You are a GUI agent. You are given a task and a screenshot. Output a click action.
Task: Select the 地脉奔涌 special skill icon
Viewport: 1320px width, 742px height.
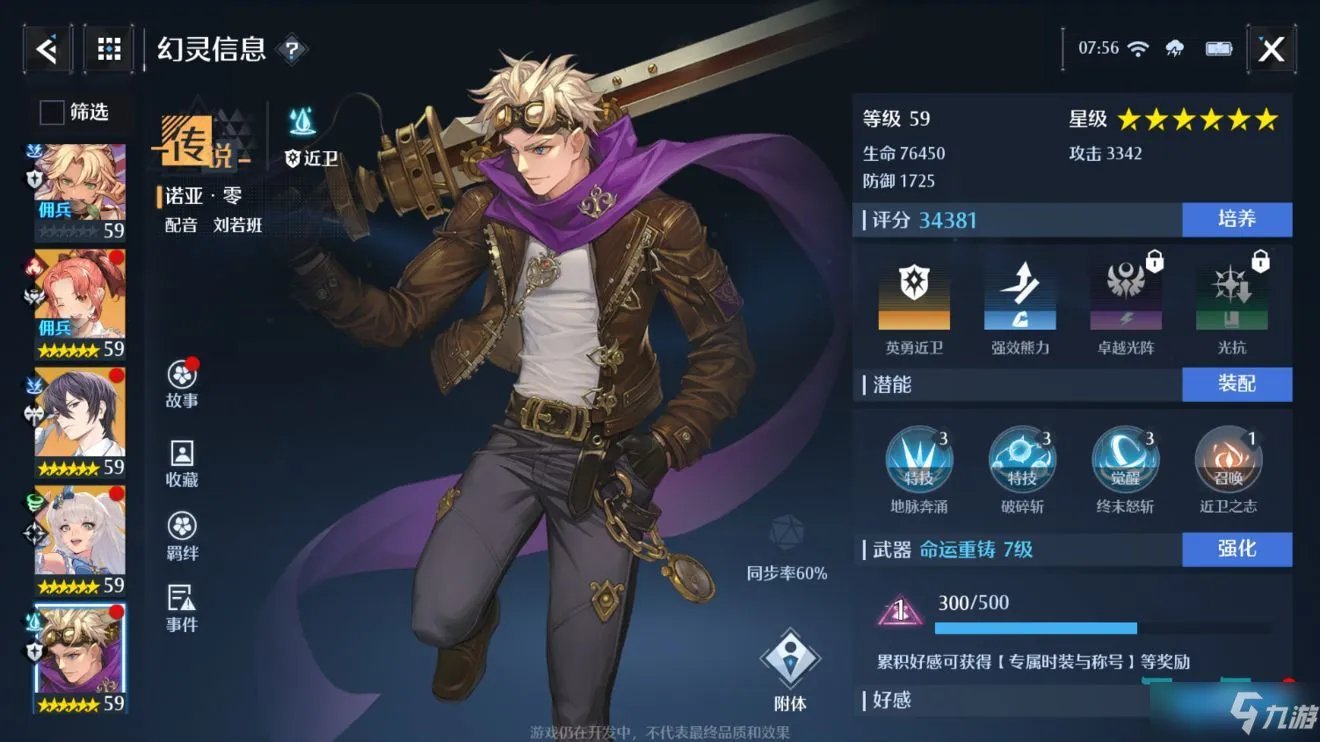click(919, 460)
